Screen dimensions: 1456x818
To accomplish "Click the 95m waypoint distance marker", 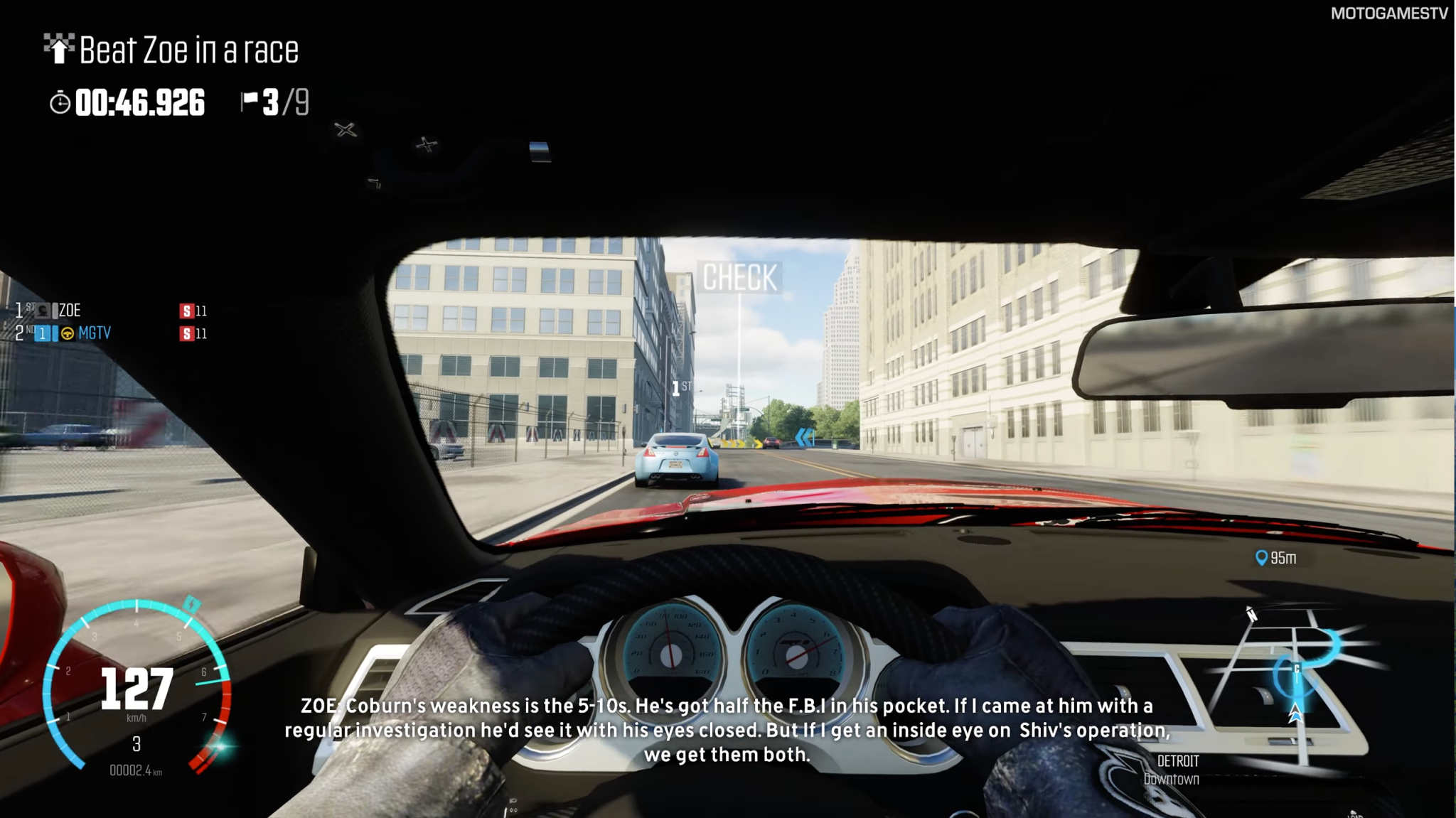I will (x=1277, y=559).
